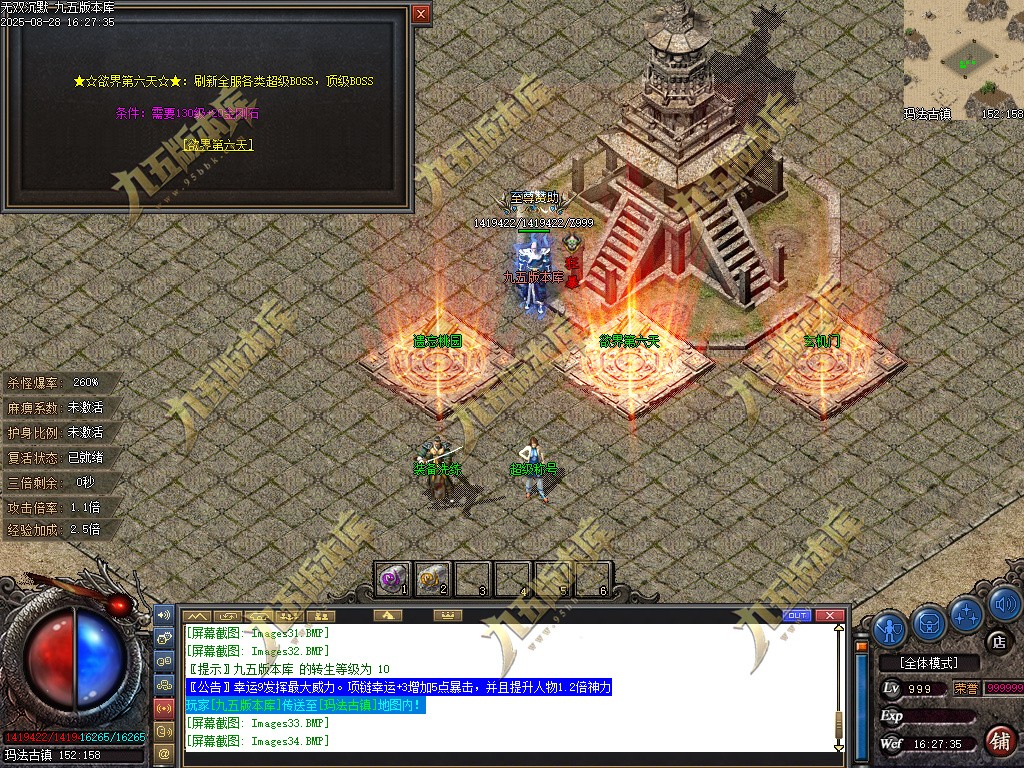This screenshot has width=1024, height=768.
Task: Open the 店 shop button
Action: pos(997,640)
